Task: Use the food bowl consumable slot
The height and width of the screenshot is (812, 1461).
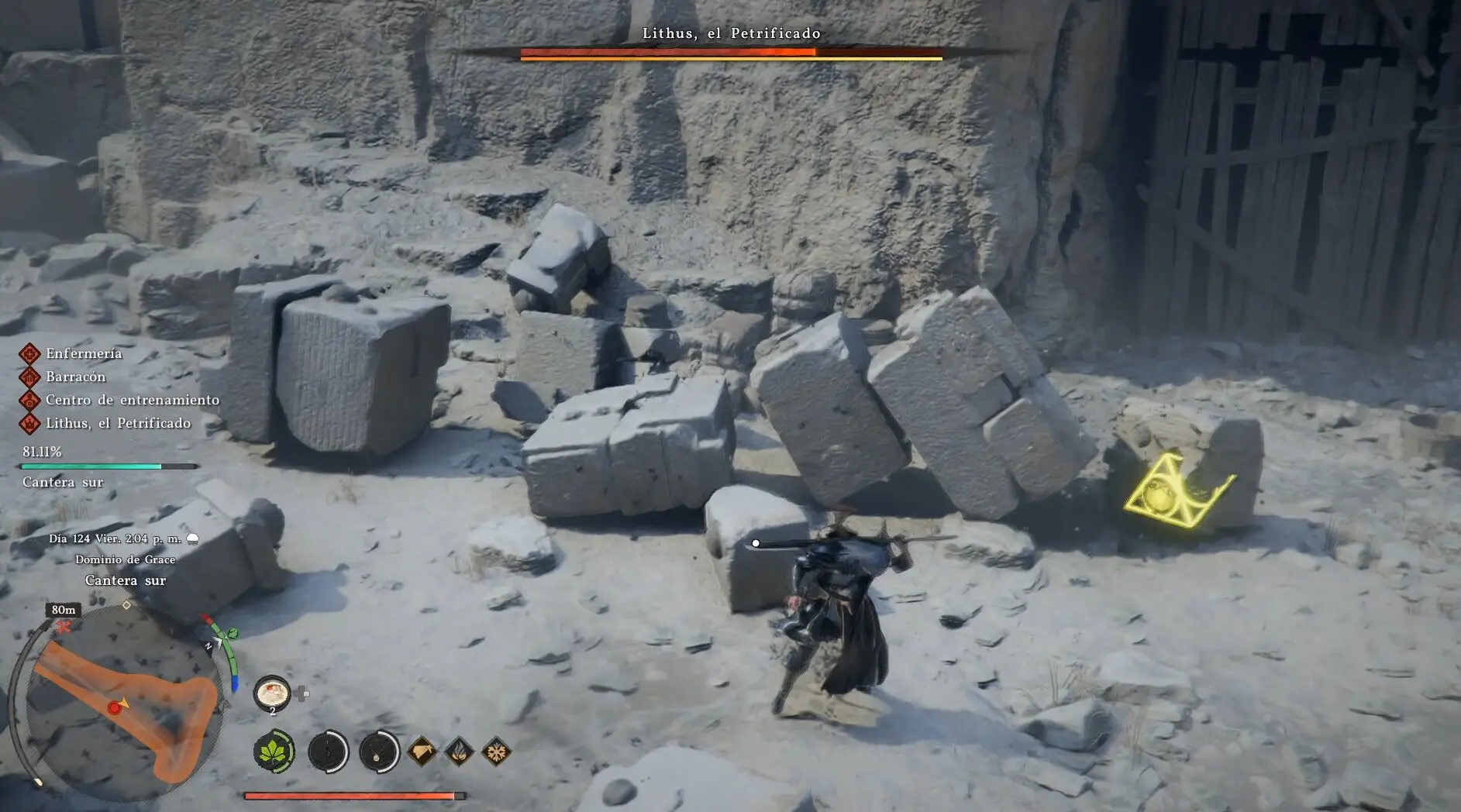Action: [x=272, y=693]
